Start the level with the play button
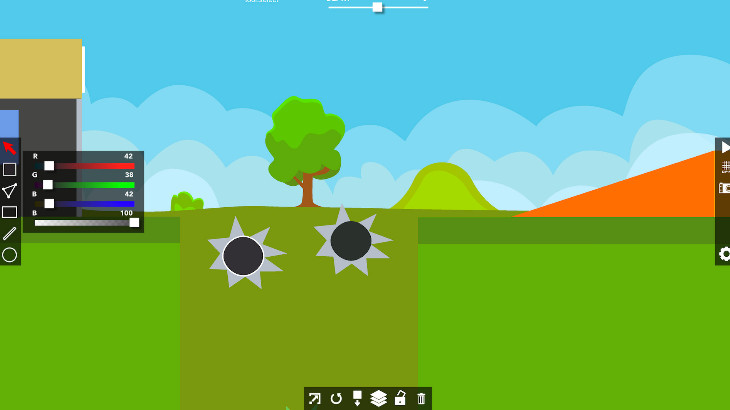This screenshot has height=410, width=730. click(x=725, y=147)
